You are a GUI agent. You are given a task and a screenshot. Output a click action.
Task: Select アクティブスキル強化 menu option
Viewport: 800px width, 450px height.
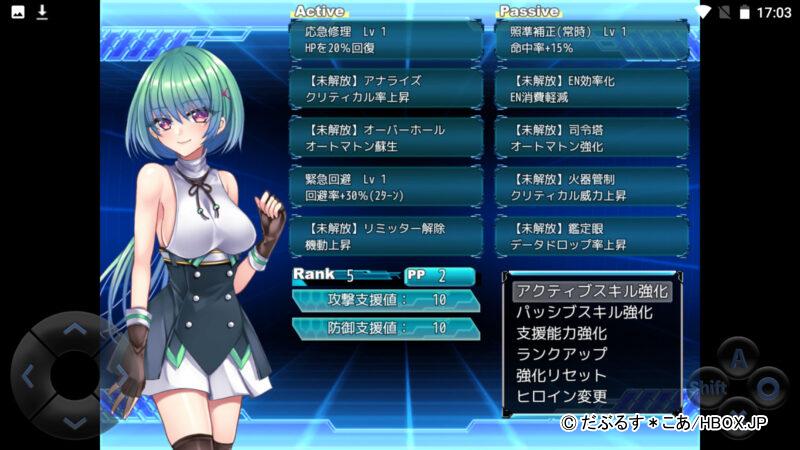[x=591, y=292]
